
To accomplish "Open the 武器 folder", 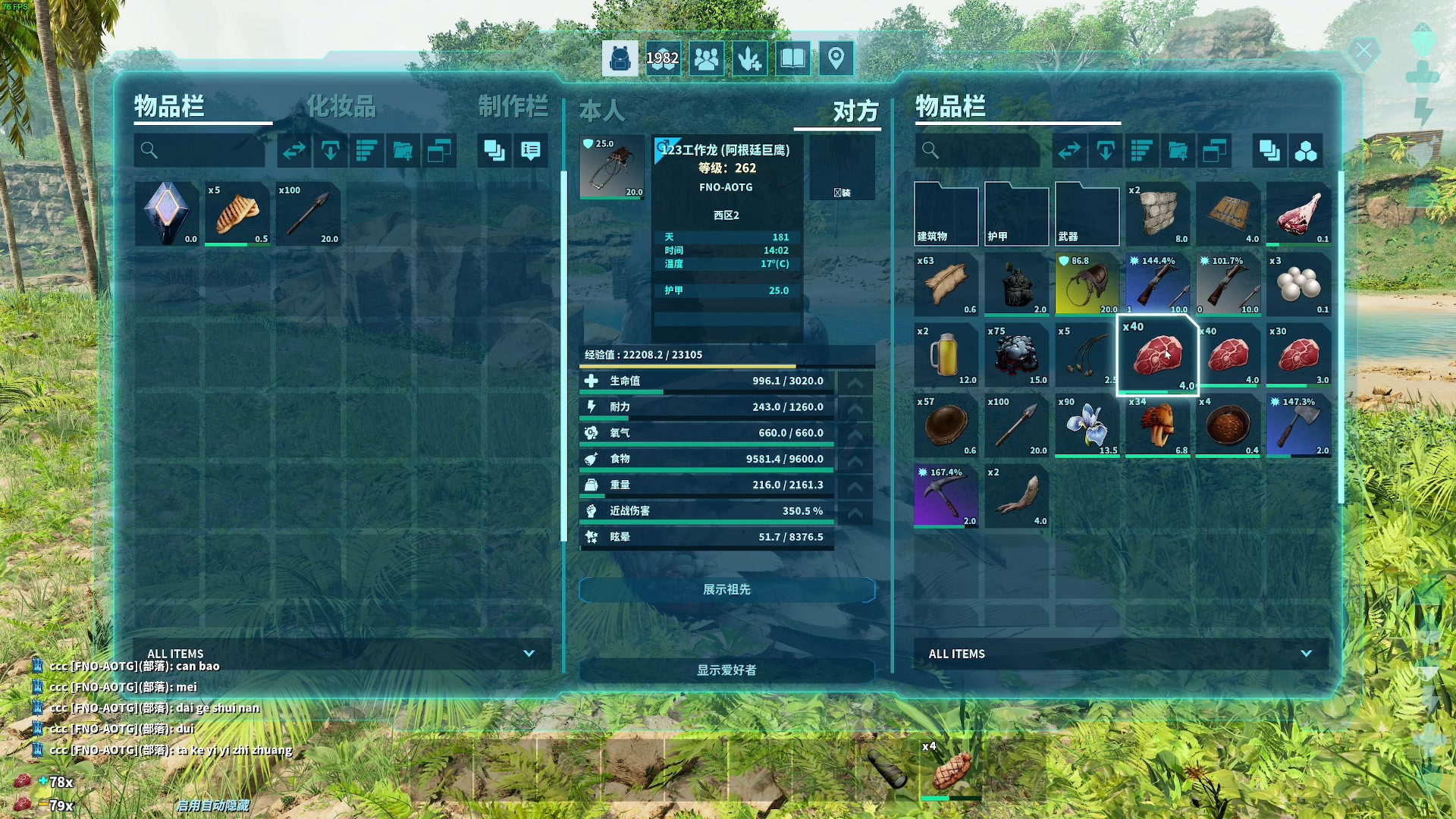I will click(1087, 215).
